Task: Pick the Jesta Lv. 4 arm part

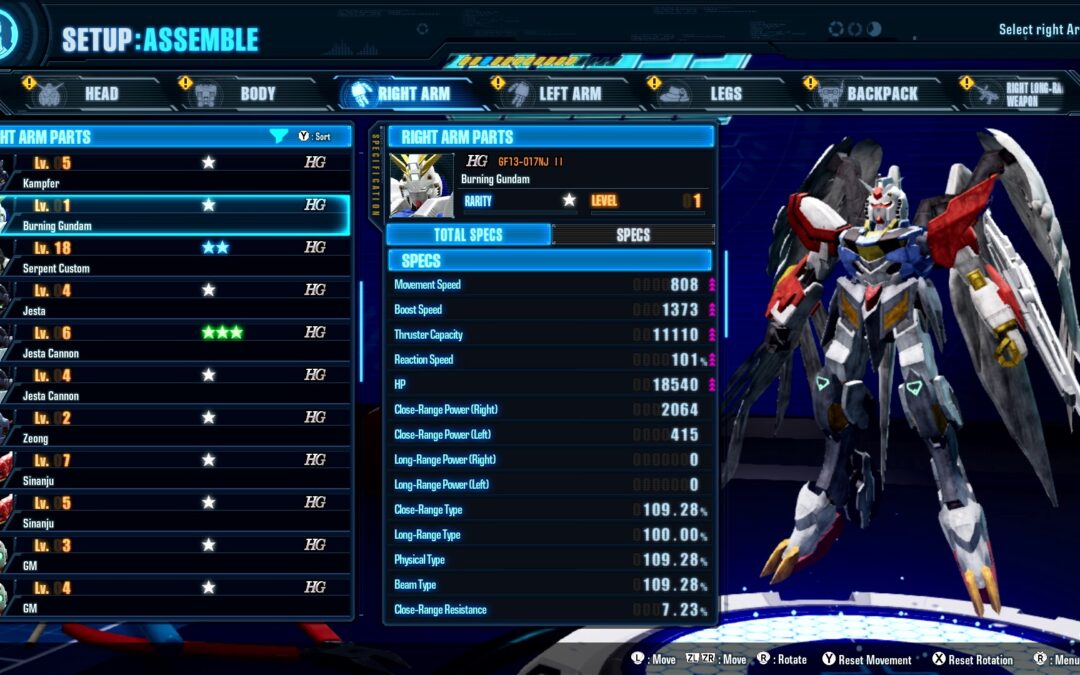Action: 175,299
